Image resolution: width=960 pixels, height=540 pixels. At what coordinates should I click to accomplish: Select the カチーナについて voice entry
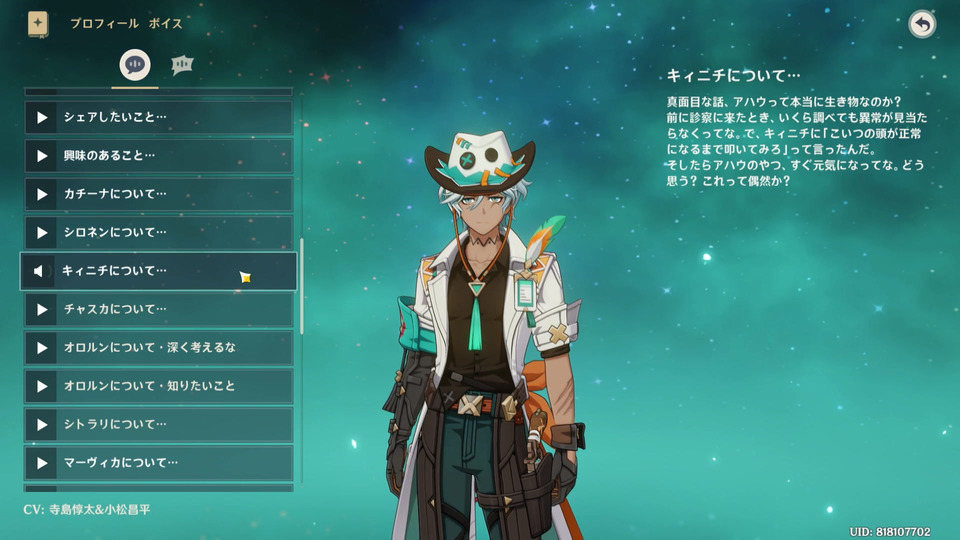160,194
